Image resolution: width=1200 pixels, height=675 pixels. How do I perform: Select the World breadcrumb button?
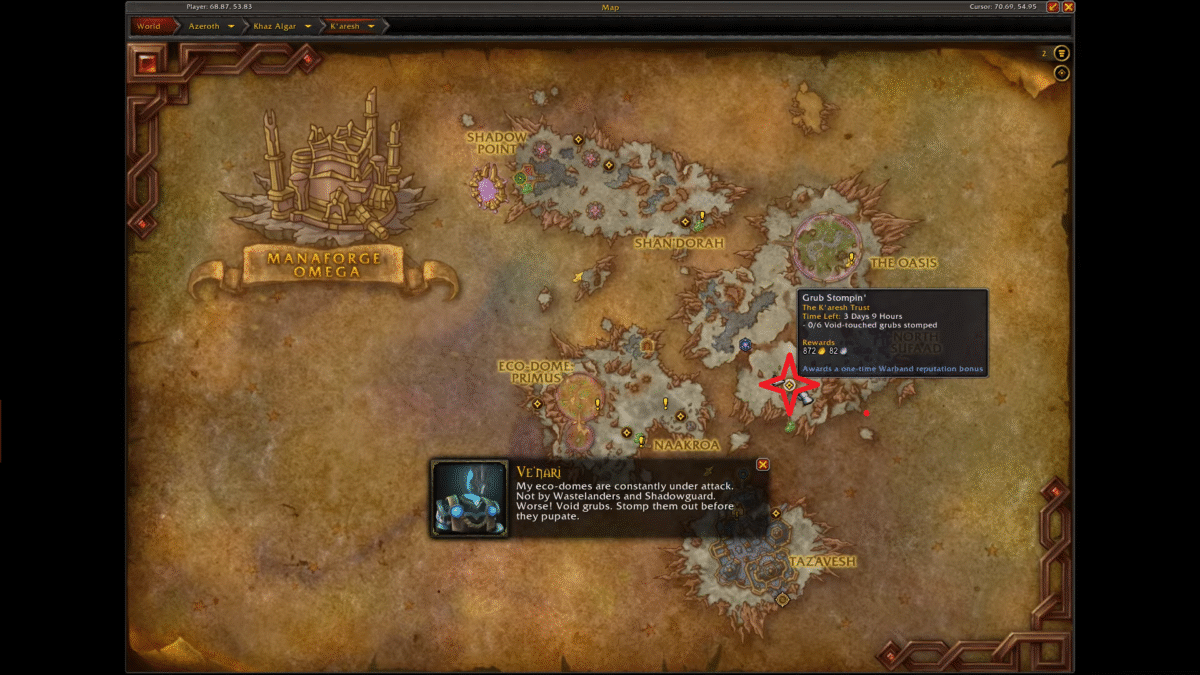click(x=148, y=26)
